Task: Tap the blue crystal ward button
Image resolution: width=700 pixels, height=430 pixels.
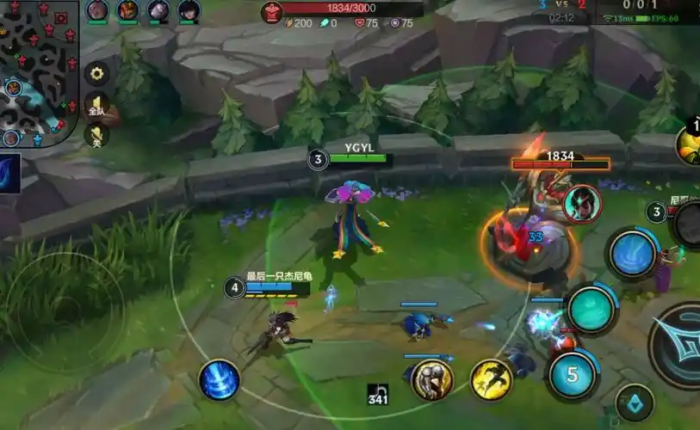Action: coord(634,403)
